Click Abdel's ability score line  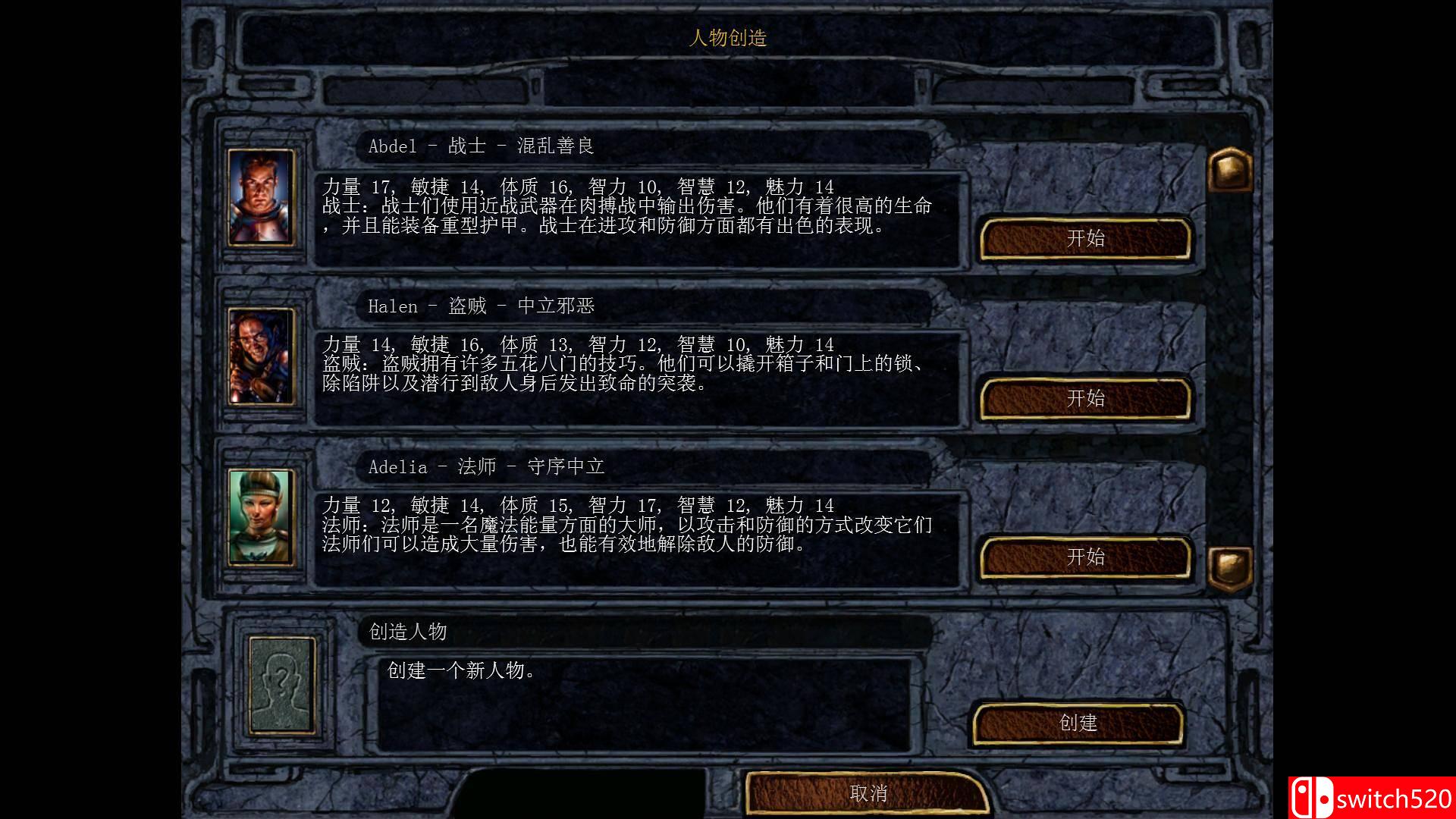(x=584, y=184)
